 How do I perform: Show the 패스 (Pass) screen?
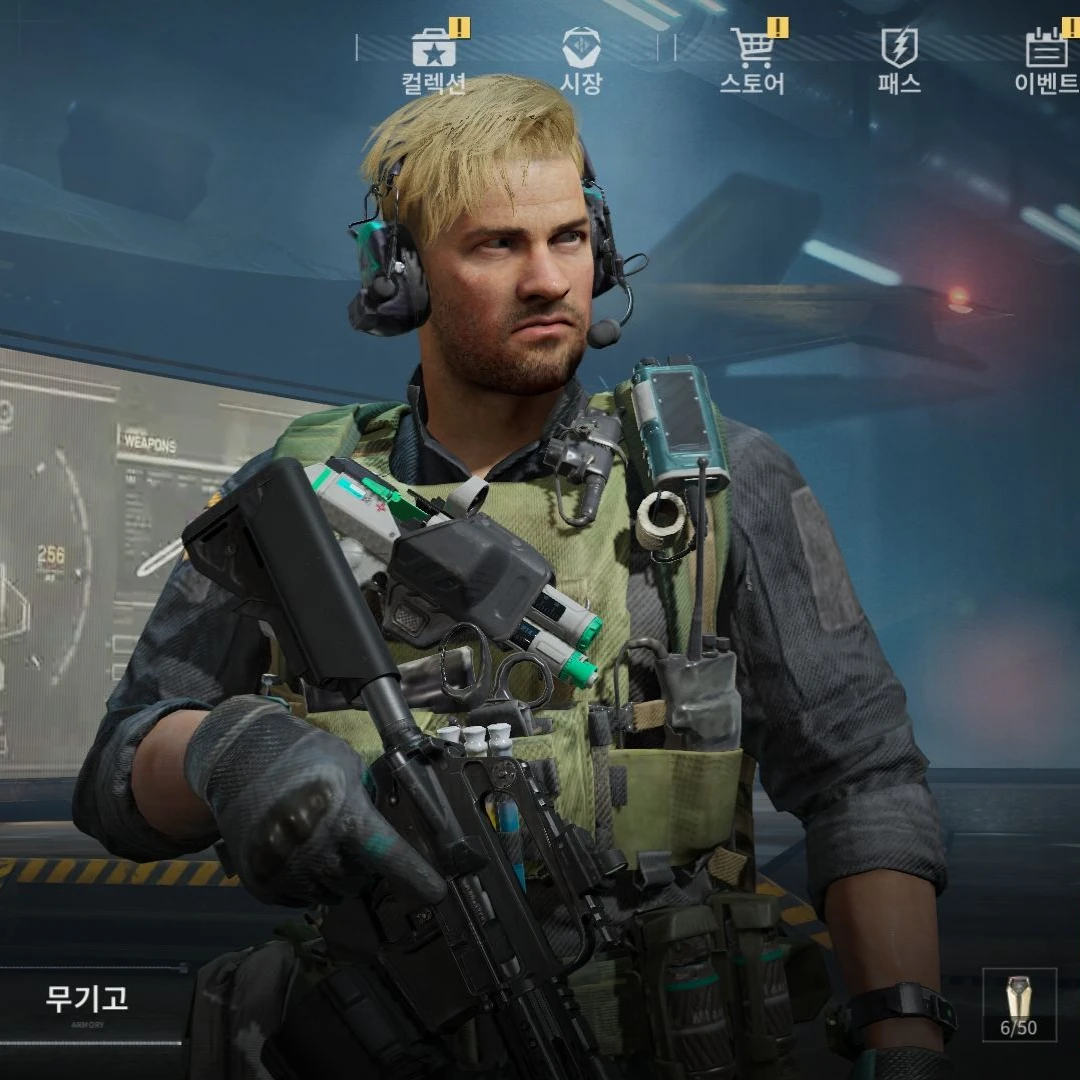pos(899,60)
